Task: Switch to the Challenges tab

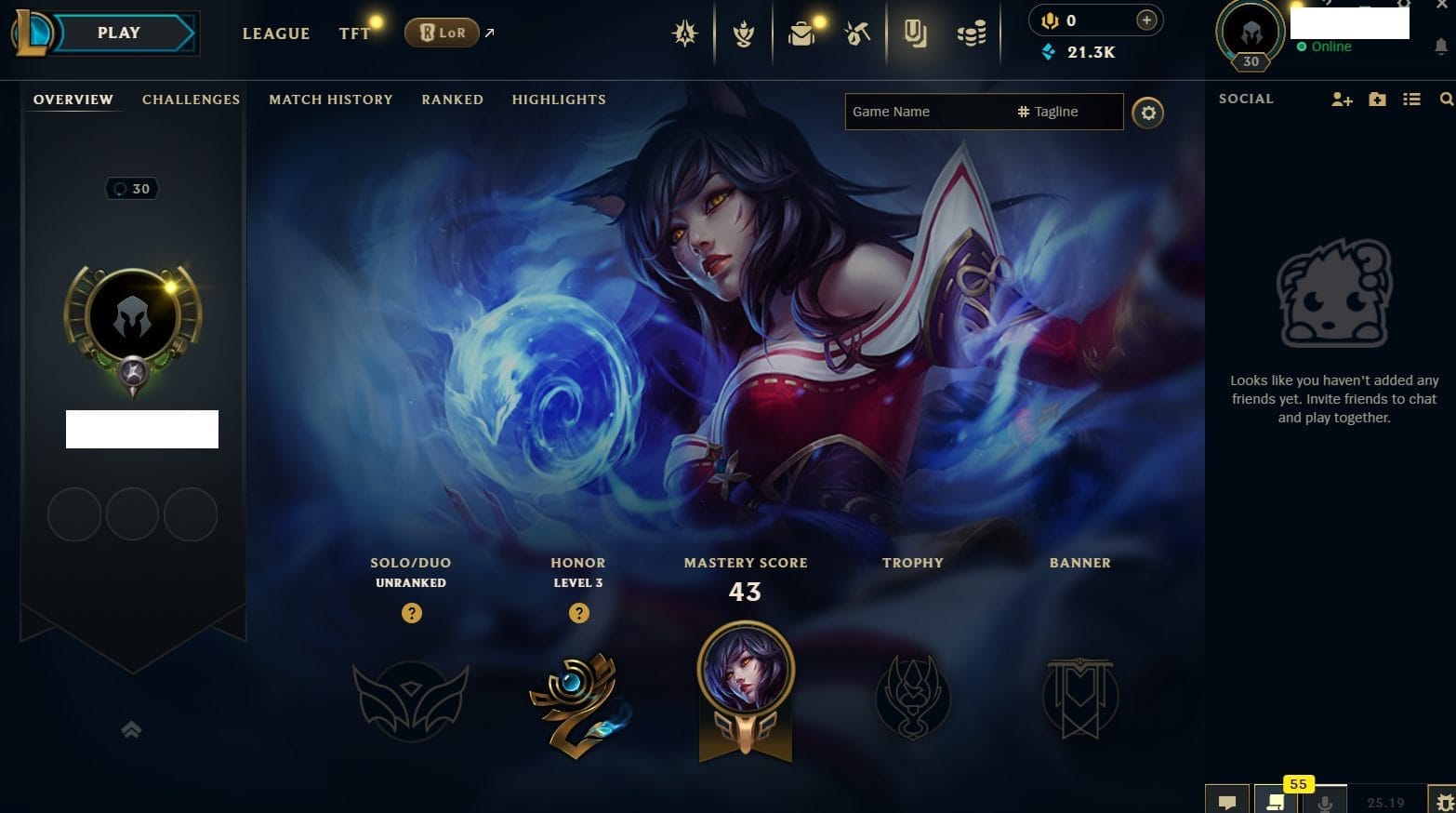Action: (191, 100)
